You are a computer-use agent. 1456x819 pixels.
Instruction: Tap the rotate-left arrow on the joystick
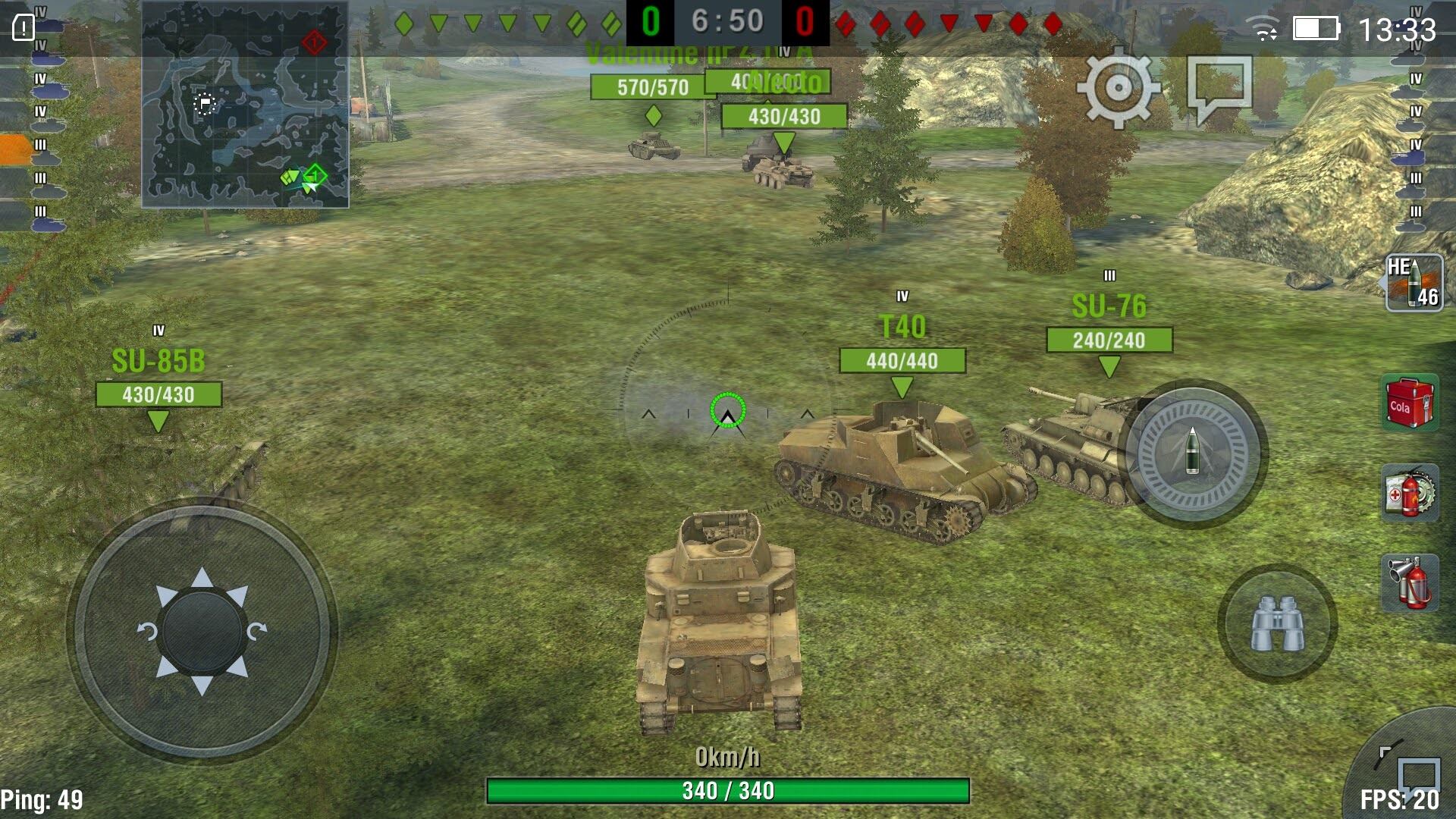click(147, 631)
